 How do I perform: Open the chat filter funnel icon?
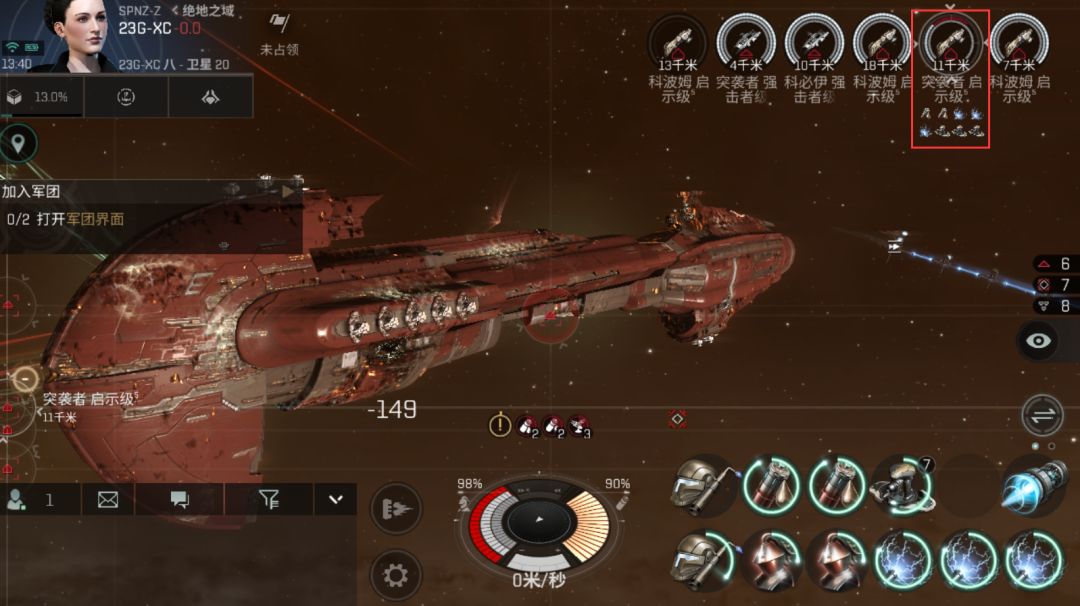point(268,500)
